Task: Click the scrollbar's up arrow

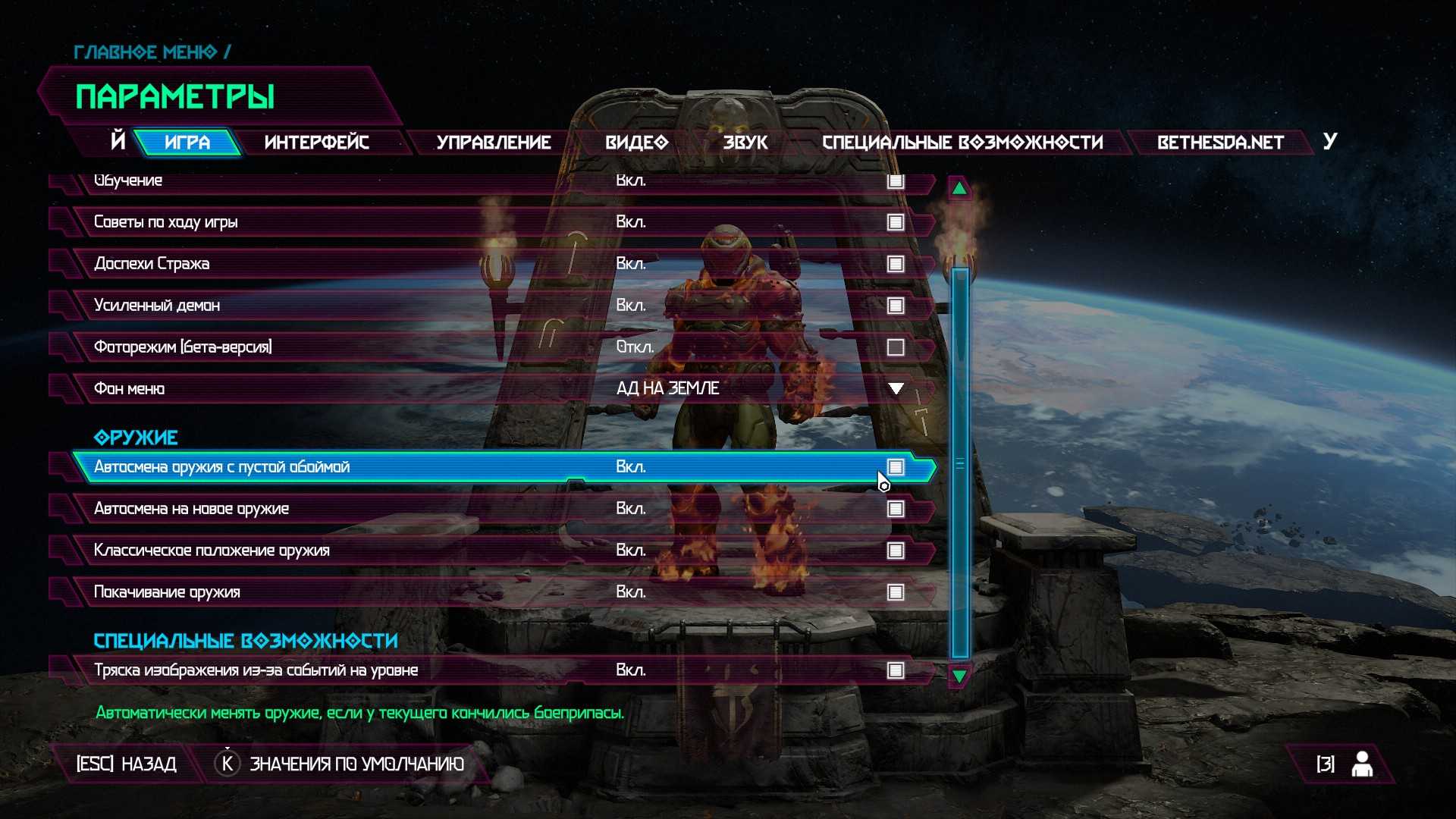Action: point(959,188)
